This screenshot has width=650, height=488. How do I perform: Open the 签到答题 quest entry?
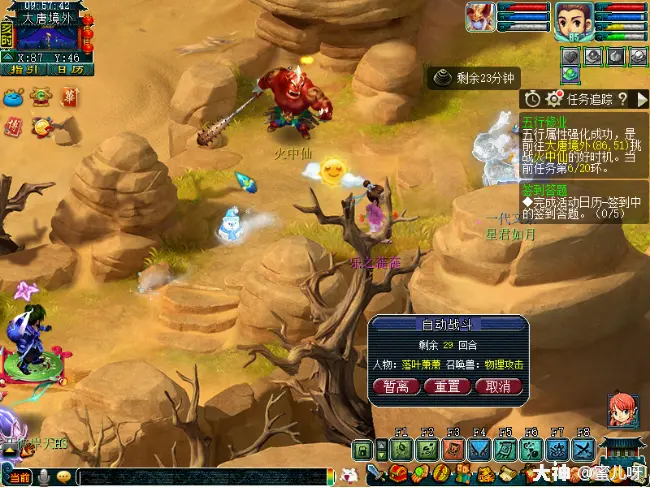click(544, 189)
